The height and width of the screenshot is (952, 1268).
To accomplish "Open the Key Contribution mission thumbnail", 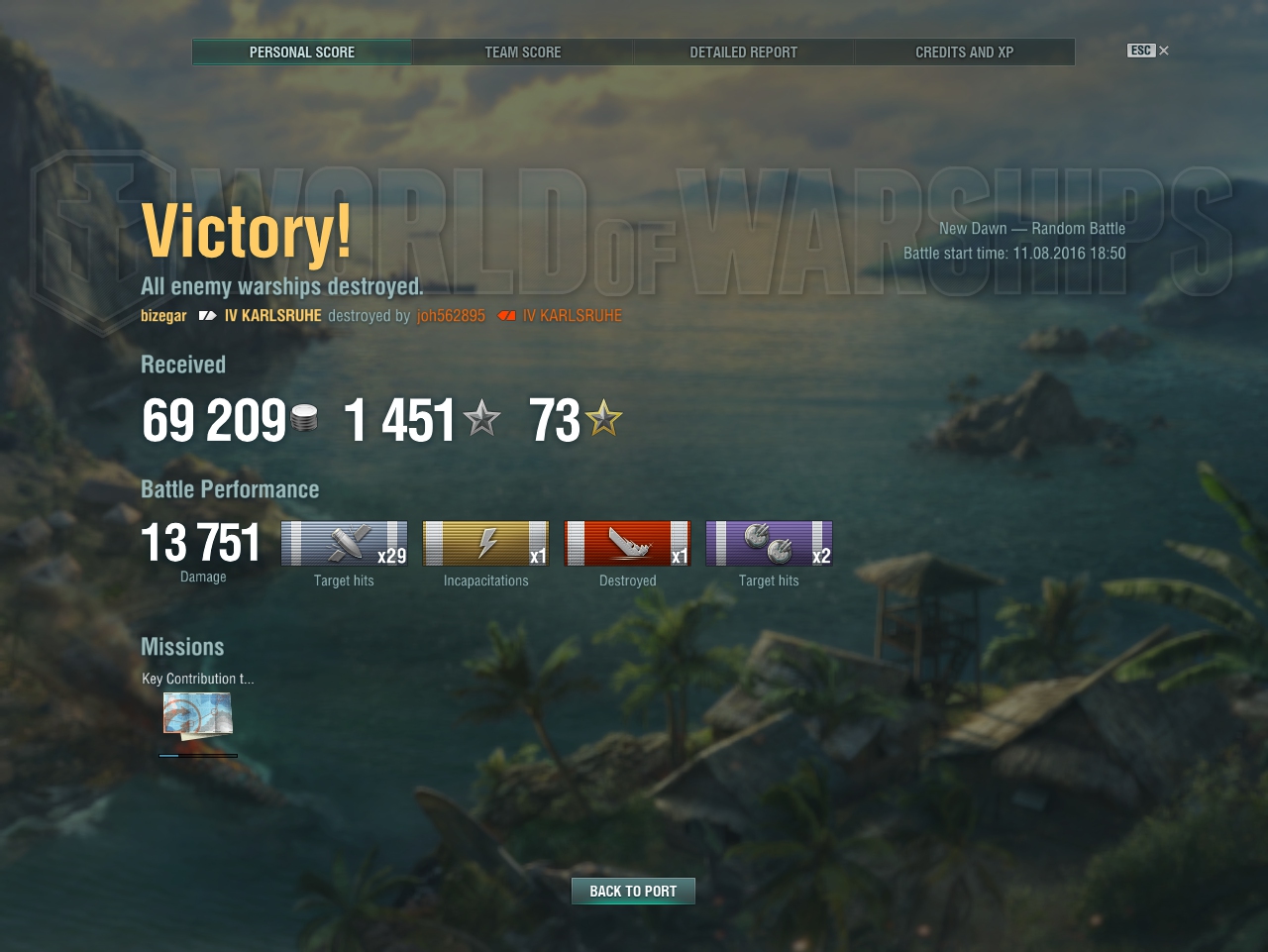I will (197, 716).
